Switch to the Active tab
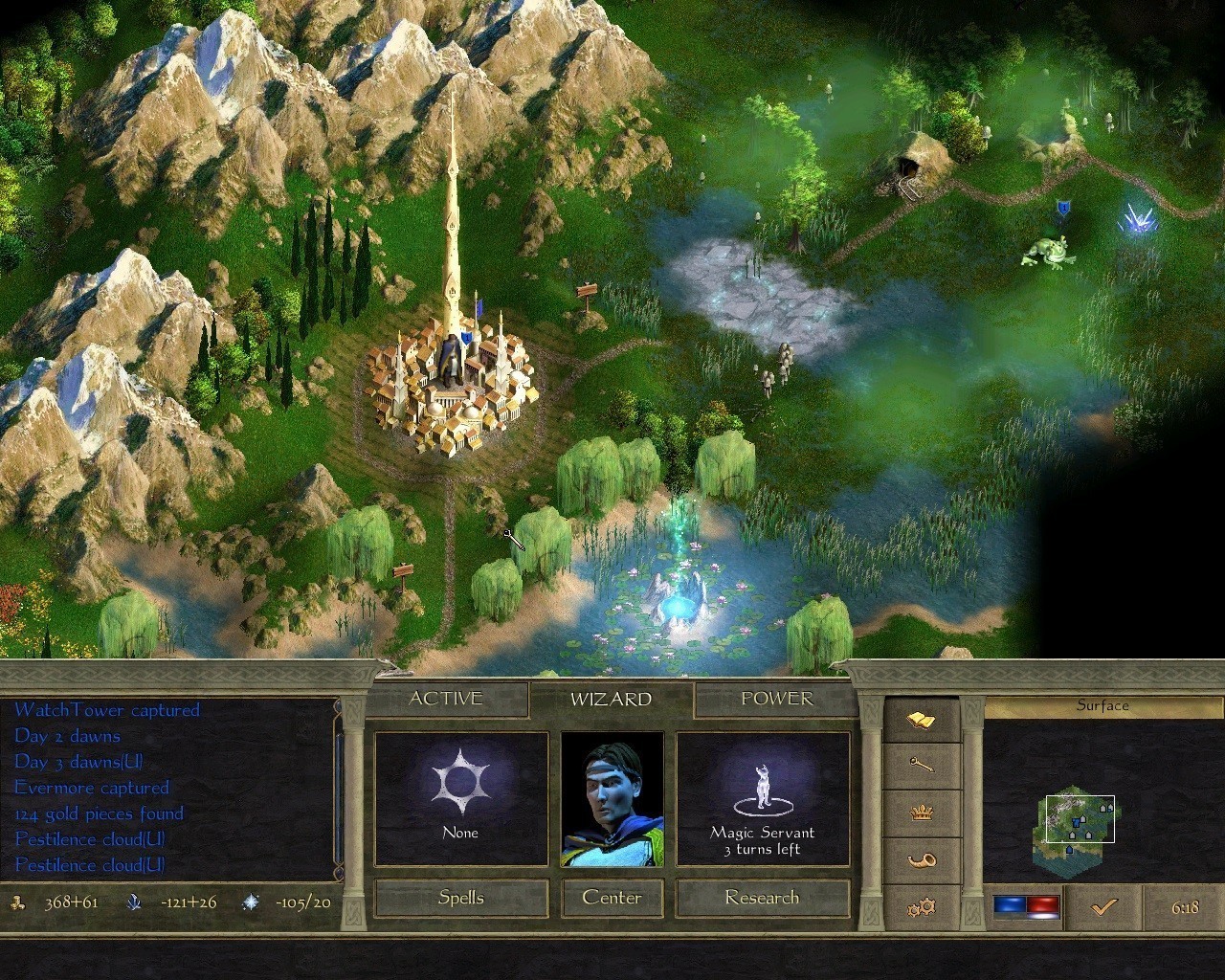 (446, 699)
